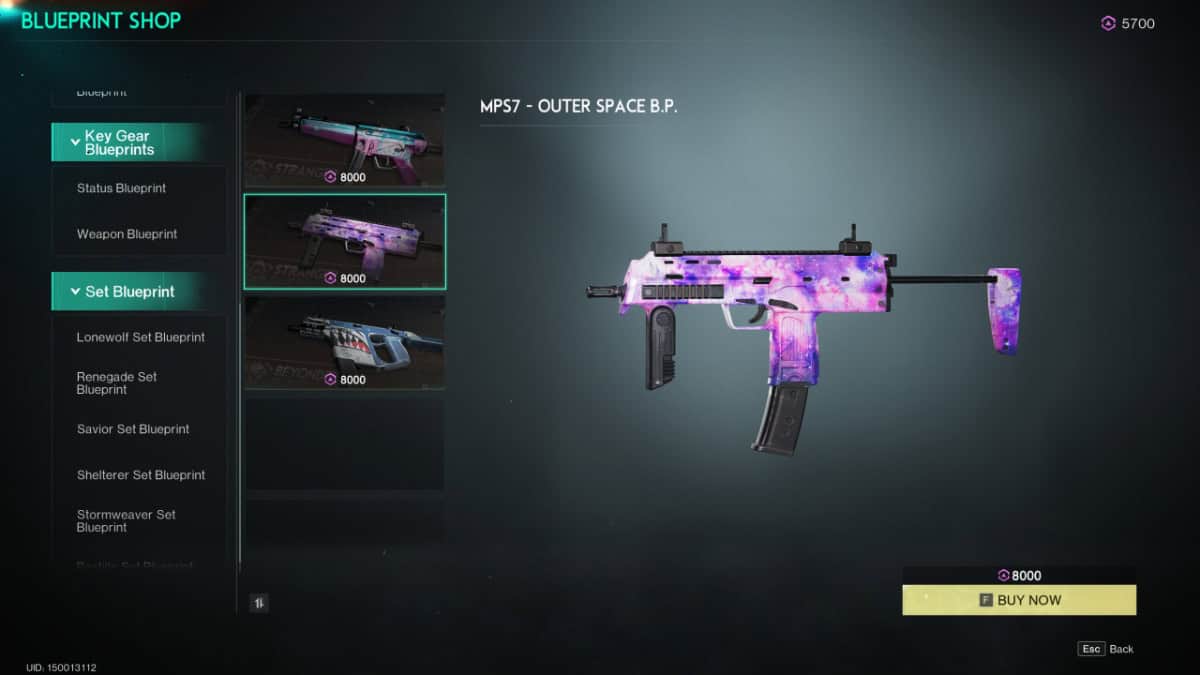Show the Savior Set Blueprint list
The height and width of the screenshot is (675, 1200).
133,429
